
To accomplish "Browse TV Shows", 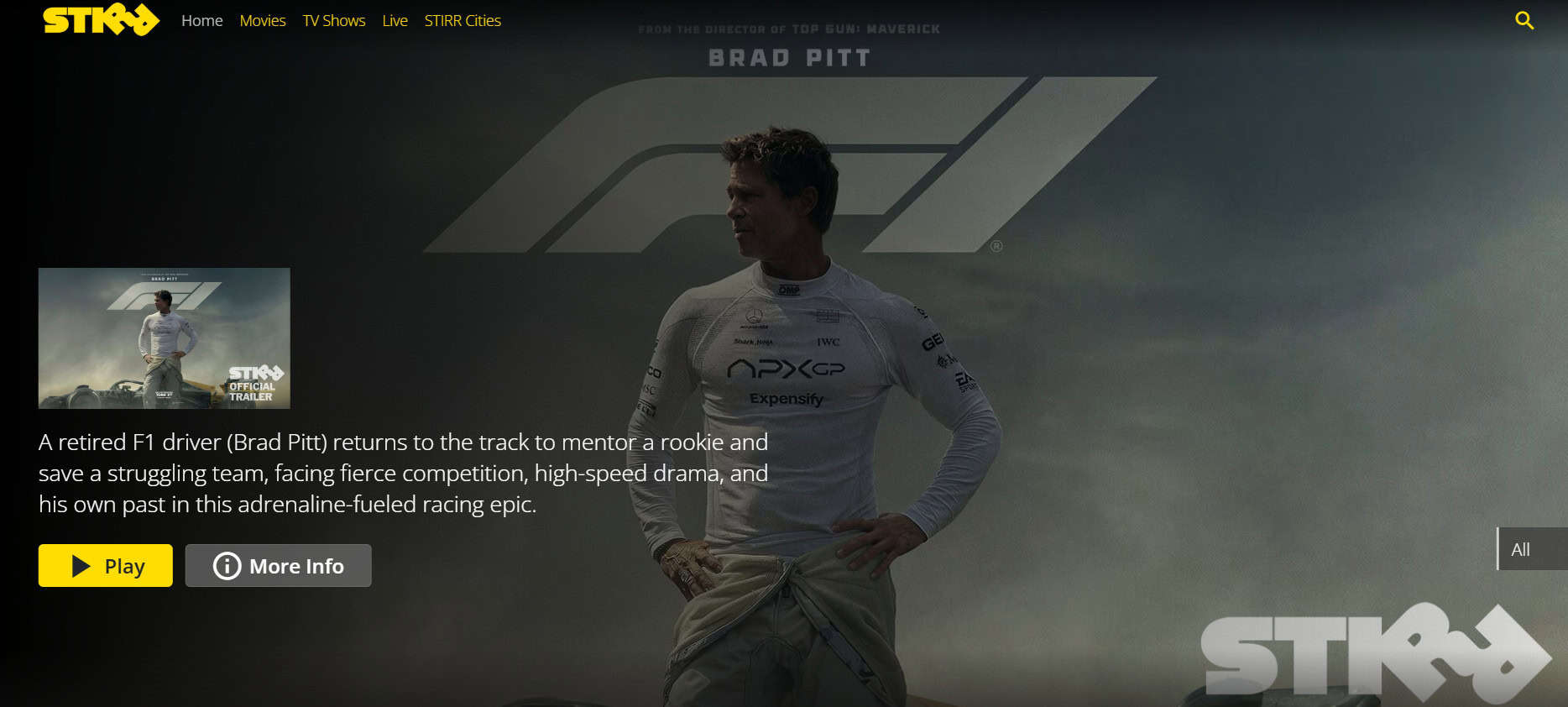I will [334, 21].
